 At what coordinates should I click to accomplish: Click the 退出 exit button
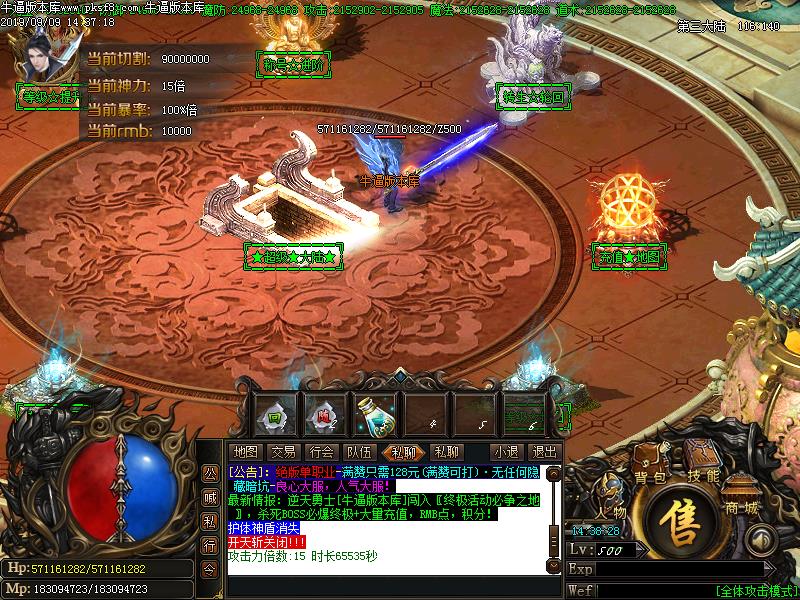pos(544,452)
